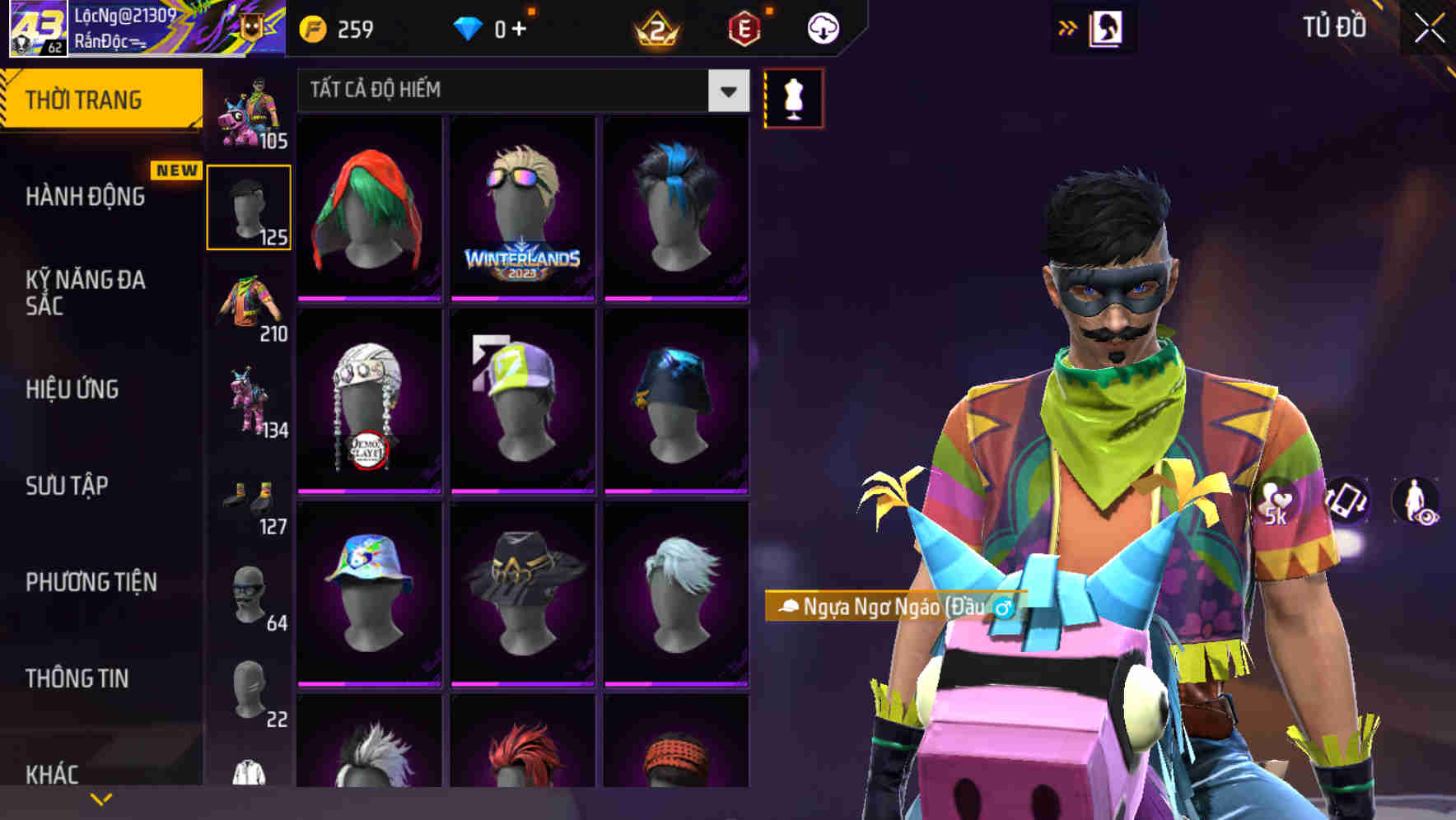The image size is (1456, 820).
Task: Click the rank 2 crown badge
Action: pos(657,27)
